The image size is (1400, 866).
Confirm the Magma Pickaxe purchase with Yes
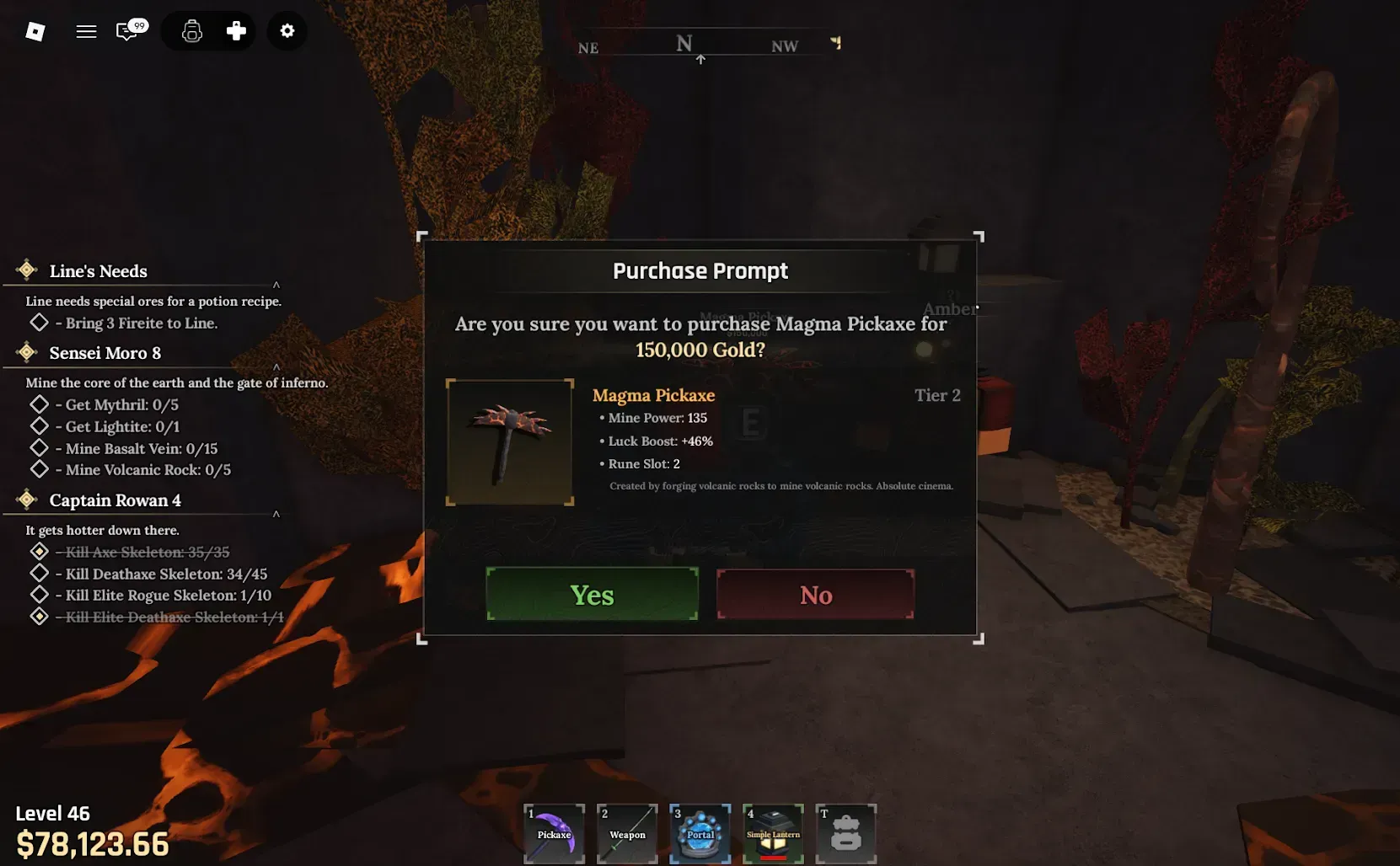click(592, 595)
